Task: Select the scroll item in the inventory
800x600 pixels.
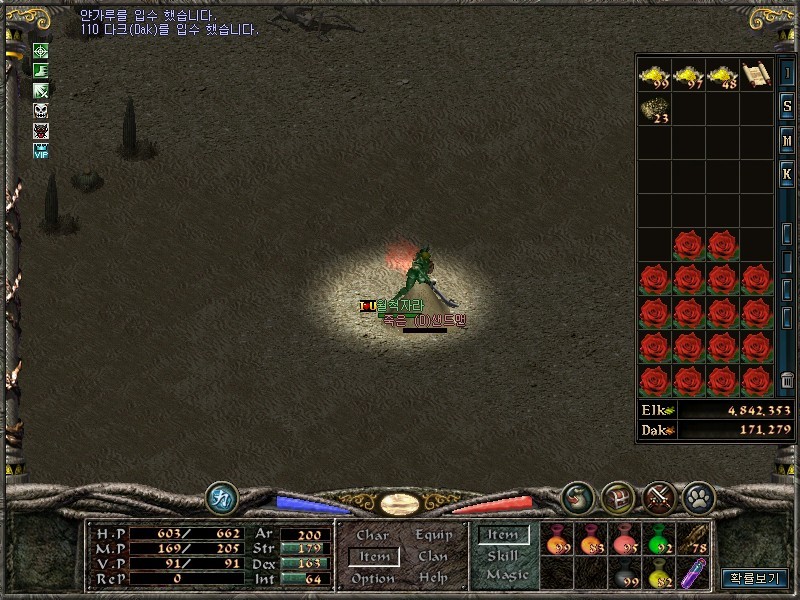Action: [x=756, y=74]
